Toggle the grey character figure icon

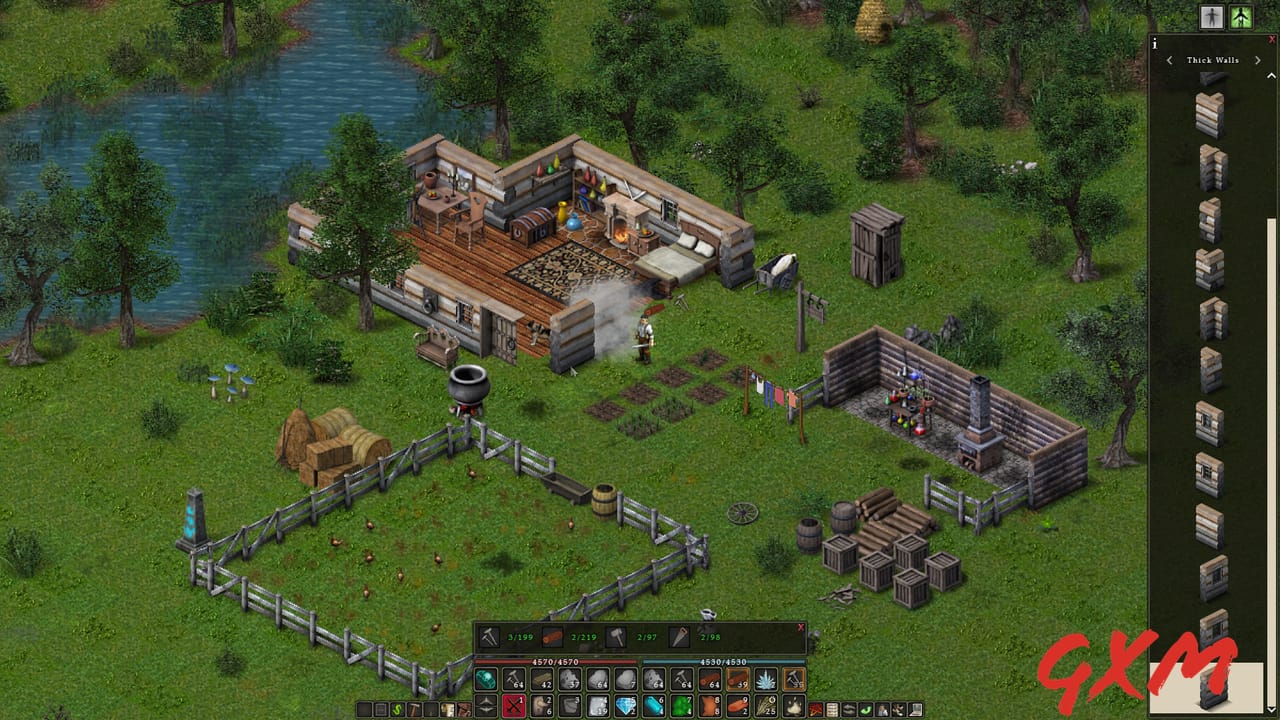click(x=1212, y=17)
